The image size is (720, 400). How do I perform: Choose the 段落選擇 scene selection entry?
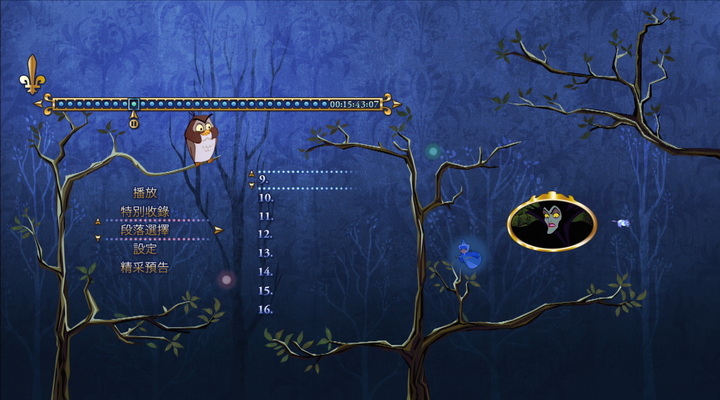[145, 229]
